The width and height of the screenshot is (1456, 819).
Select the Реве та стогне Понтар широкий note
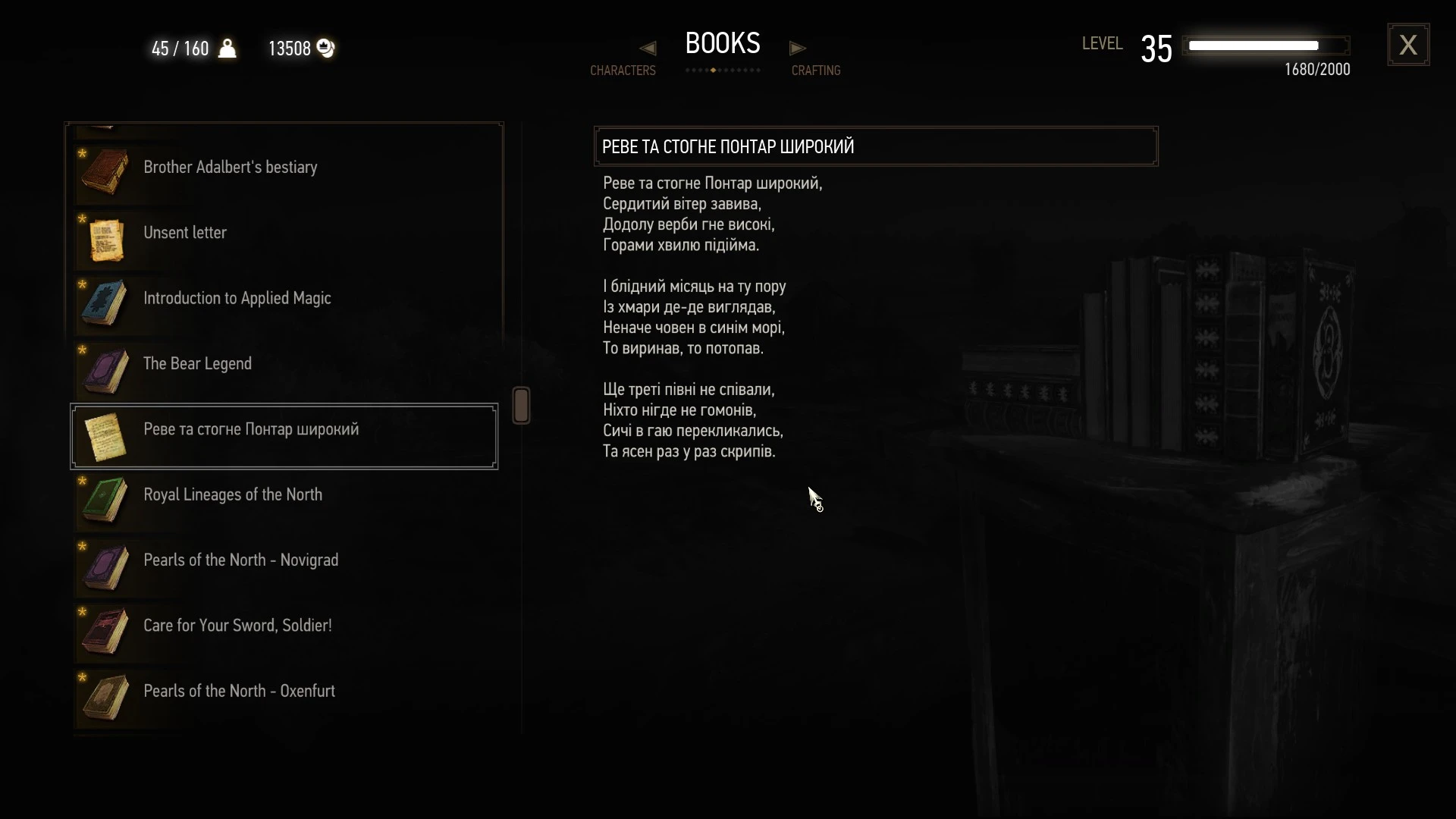point(251,430)
